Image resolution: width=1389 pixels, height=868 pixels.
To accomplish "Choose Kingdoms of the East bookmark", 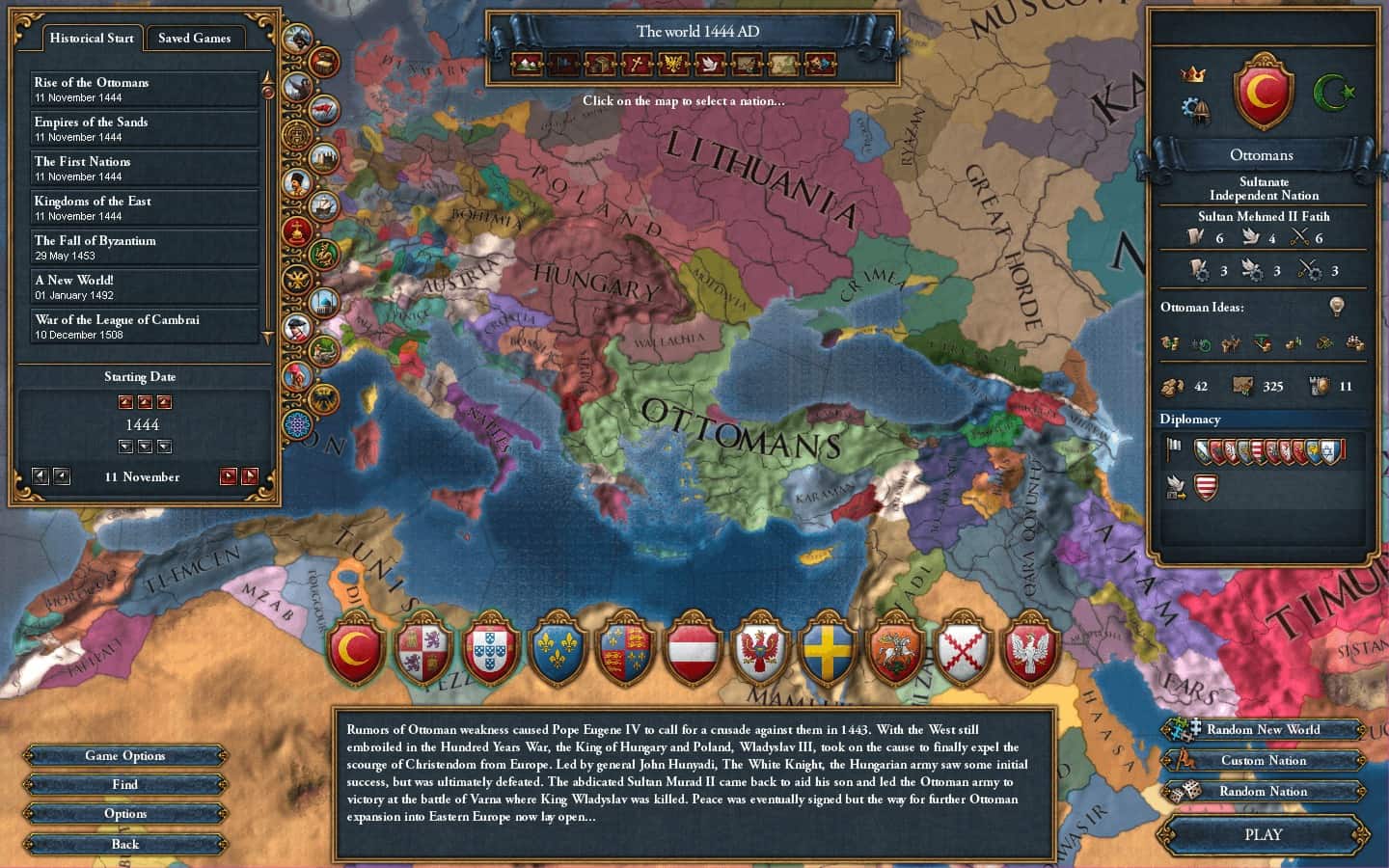I will point(145,207).
